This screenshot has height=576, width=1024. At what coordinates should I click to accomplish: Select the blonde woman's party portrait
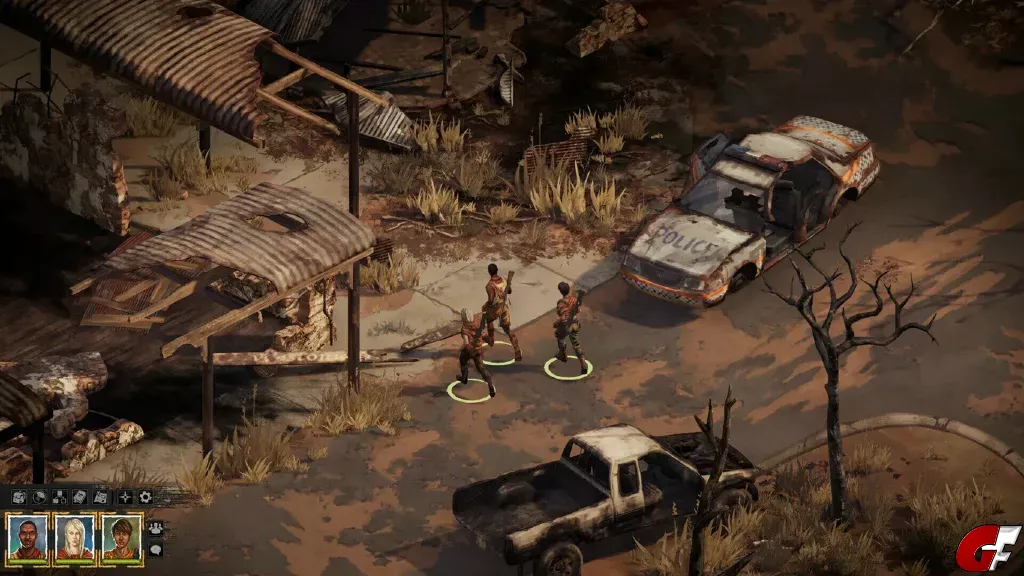(75, 539)
